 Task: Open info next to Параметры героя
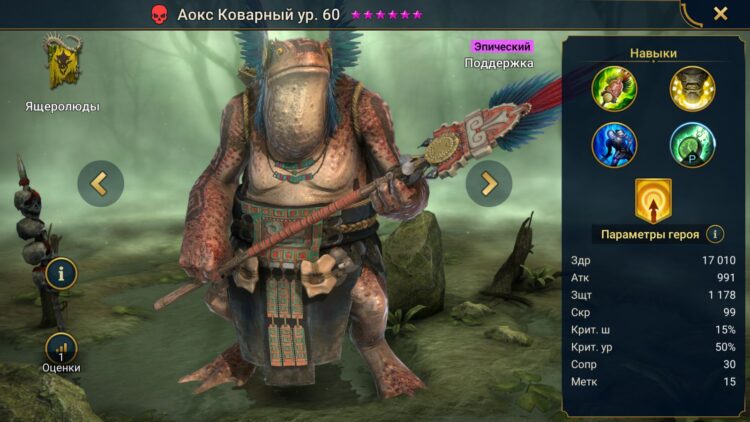(x=715, y=234)
